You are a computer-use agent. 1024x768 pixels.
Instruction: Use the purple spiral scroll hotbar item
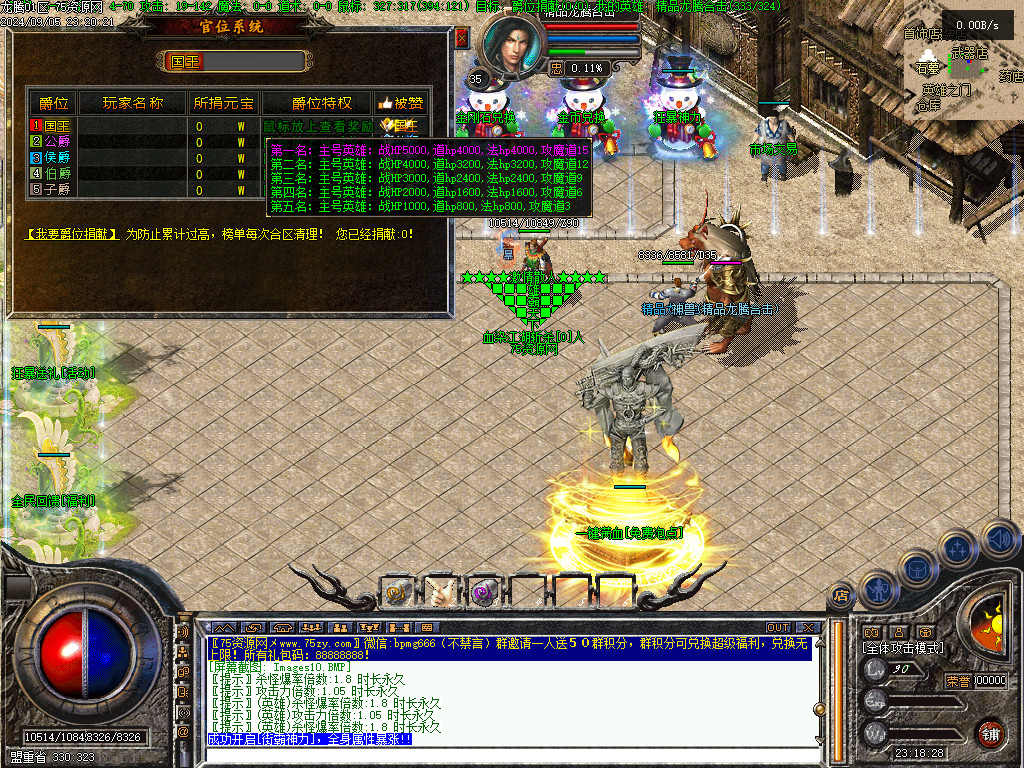pyautogui.click(x=483, y=593)
